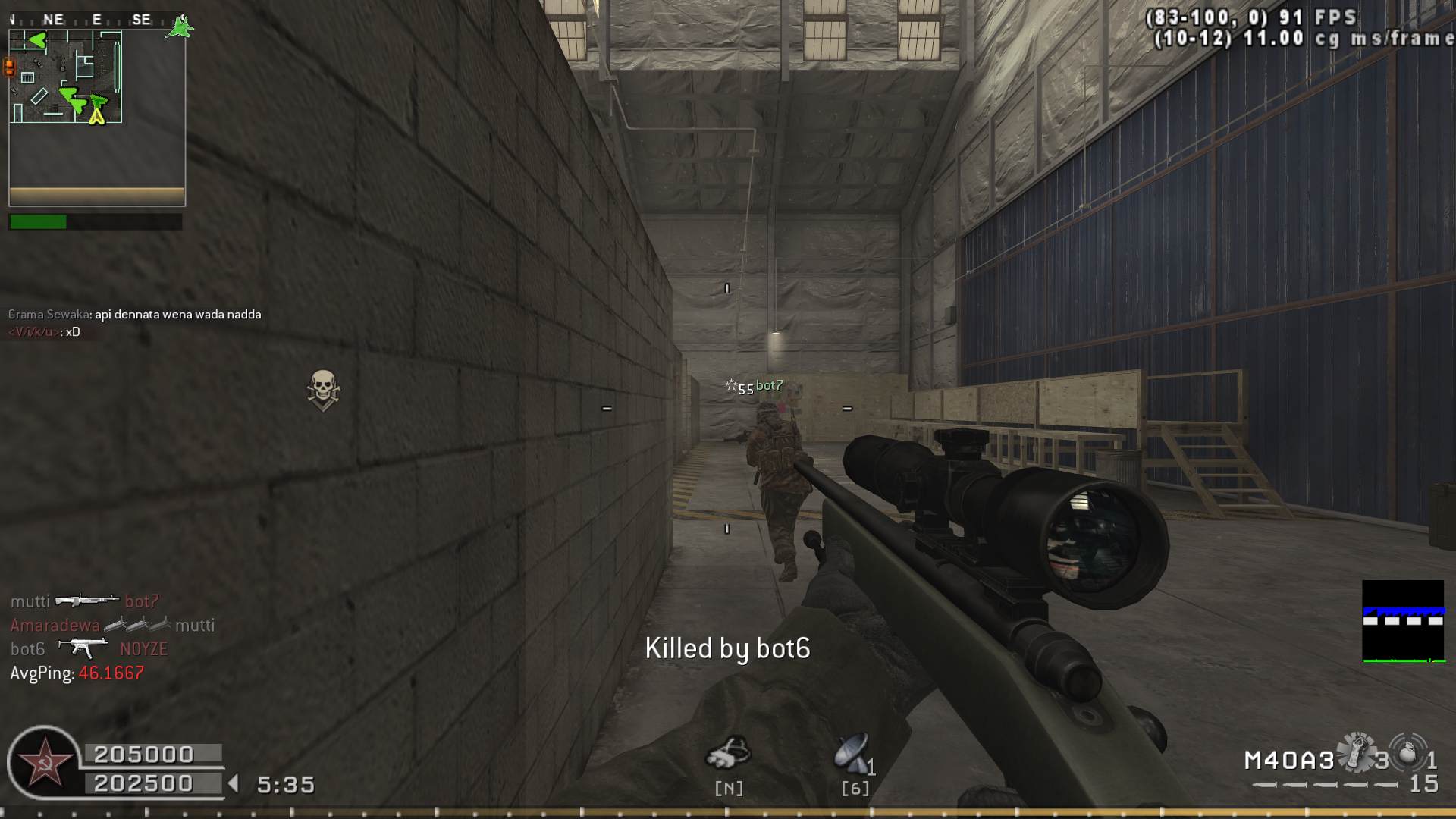The image size is (1456, 819).
Task: Click the airstrike jet icon above minimap
Action: click(x=181, y=26)
